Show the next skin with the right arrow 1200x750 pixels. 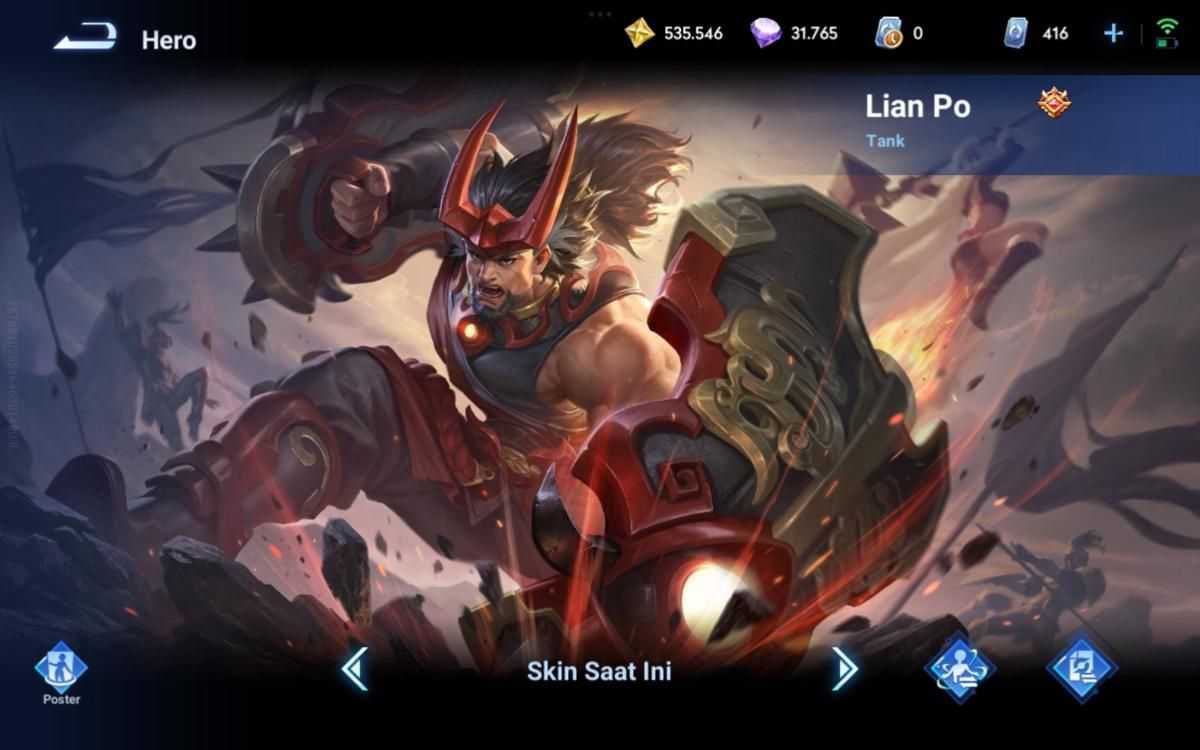844,669
